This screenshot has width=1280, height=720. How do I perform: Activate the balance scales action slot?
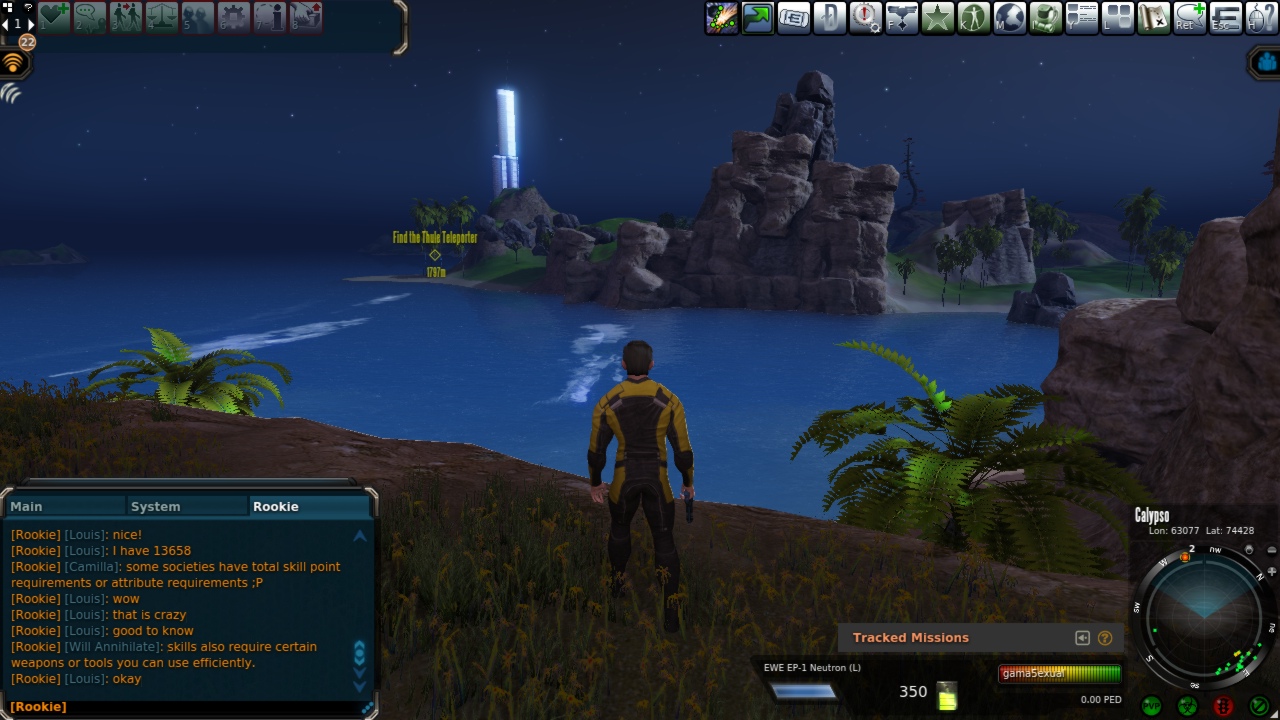coord(161,17)
